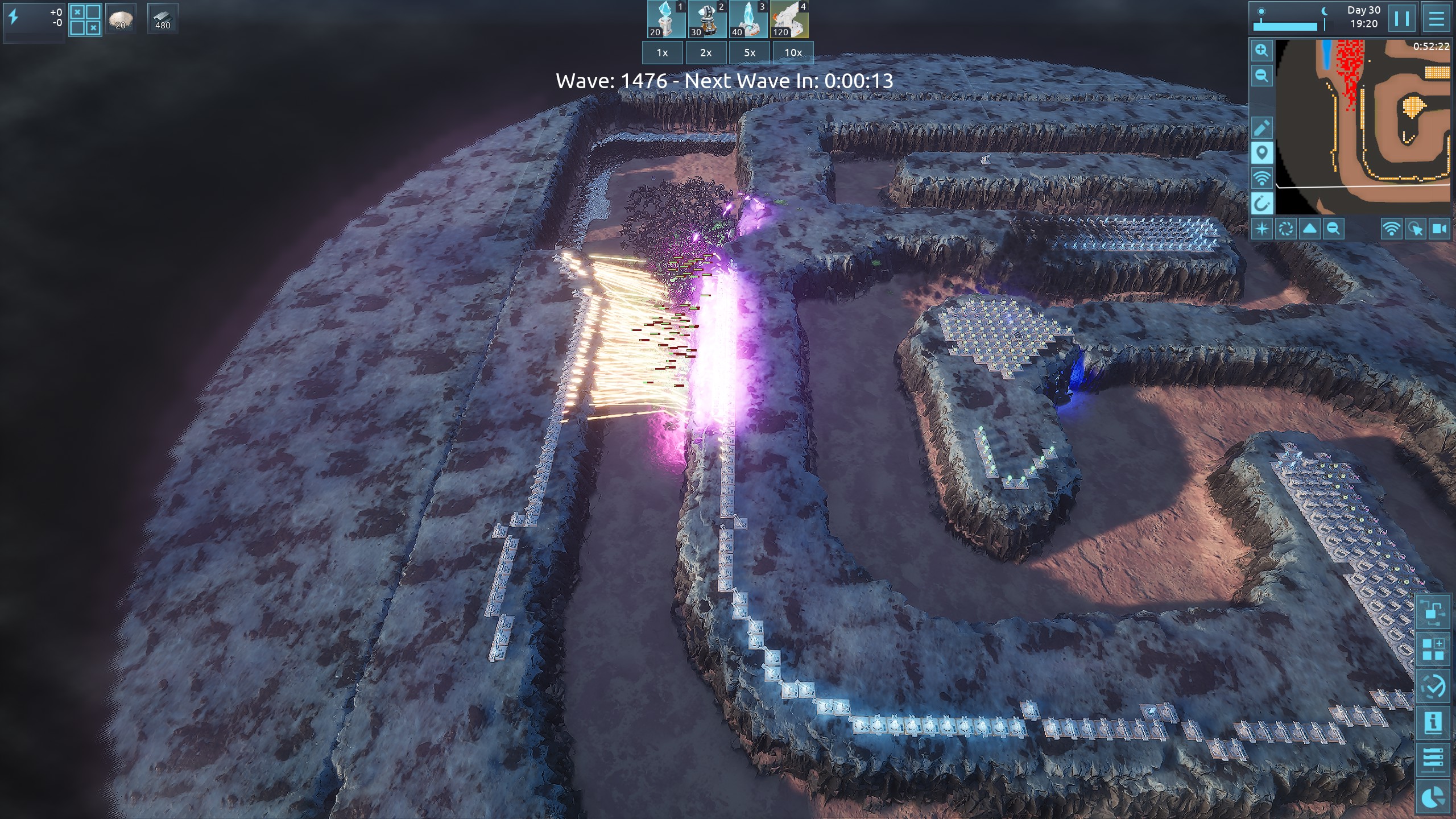1456x819 pixels.
Task: Open the camera view button
Action: 1440,229
